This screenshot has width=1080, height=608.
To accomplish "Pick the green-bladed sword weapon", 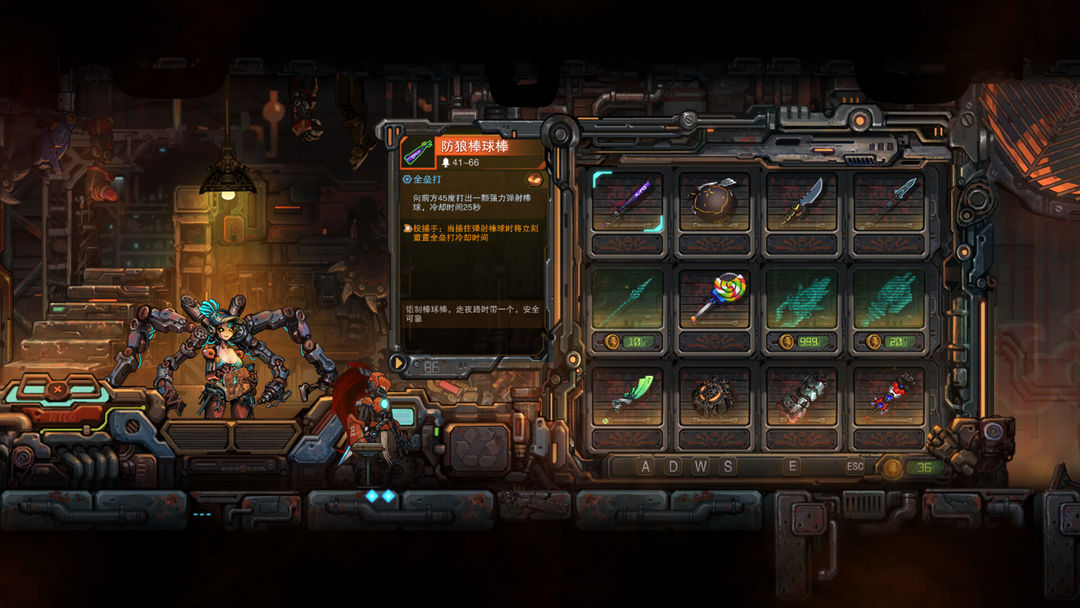I will point(627,395).
